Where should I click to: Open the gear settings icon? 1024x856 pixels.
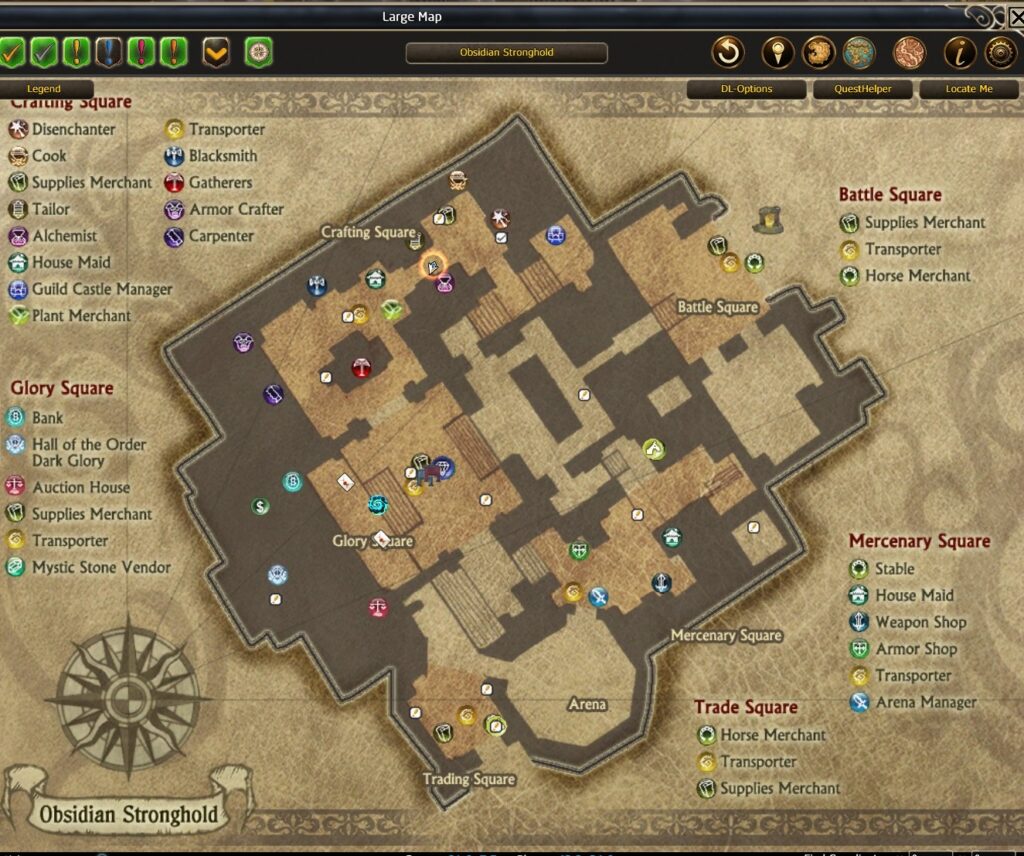1000,52
